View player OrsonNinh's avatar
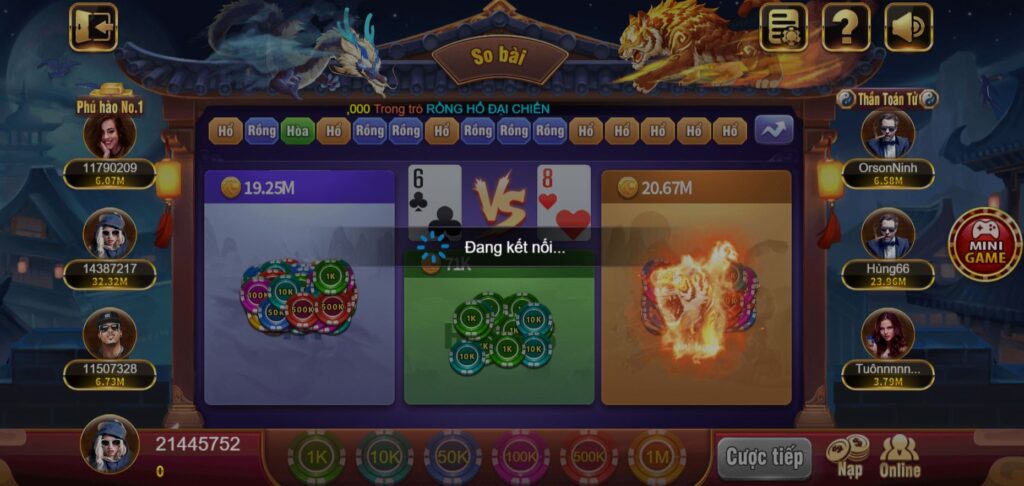Image resolution: width=1024 pixels, height=486 pixels. tap(887, 134)
